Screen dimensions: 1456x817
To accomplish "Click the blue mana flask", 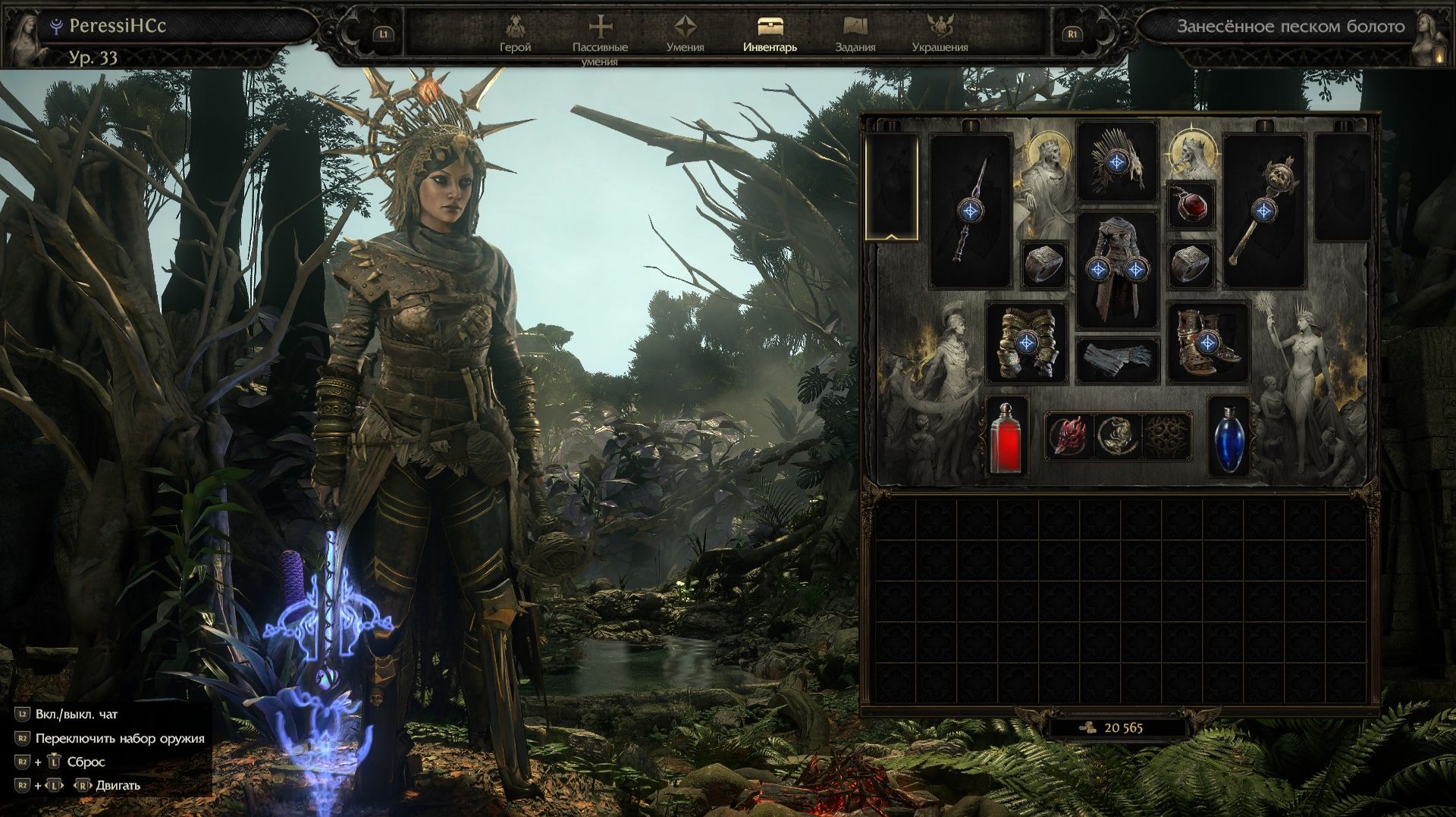I will 1228,437.
